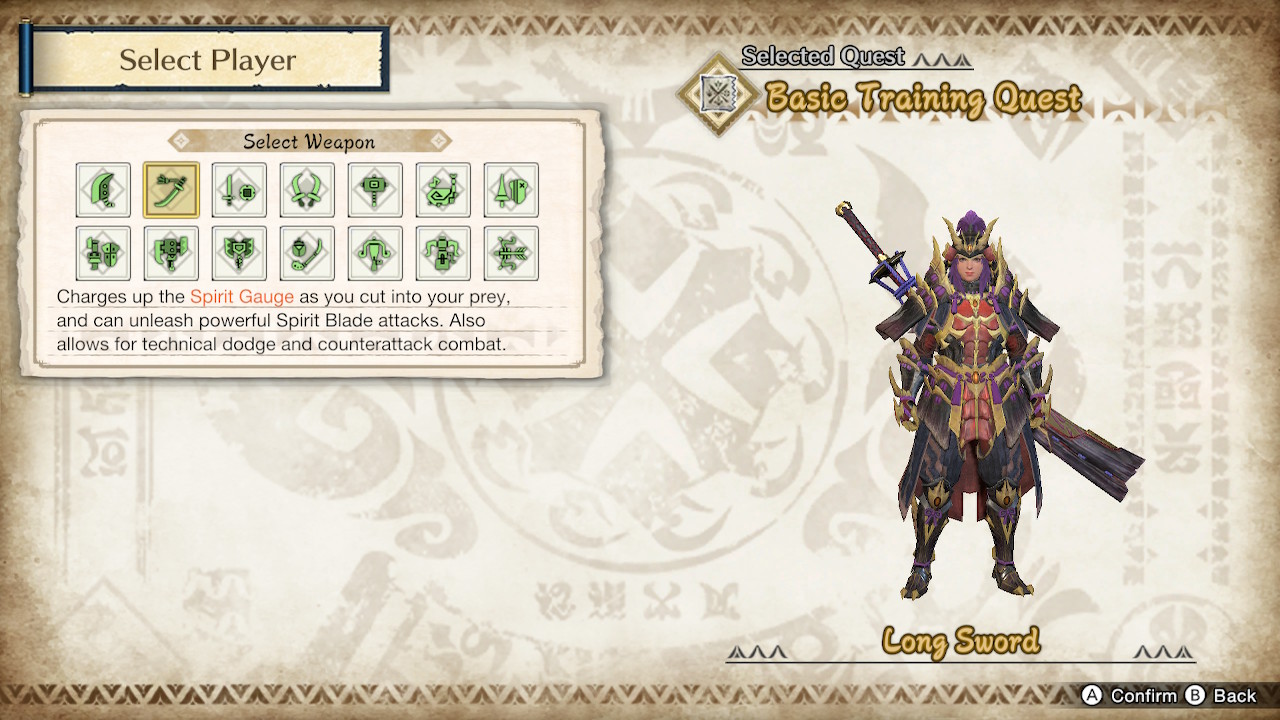This screenshot has height=720, width=1280.
Task: Select the Heavy Bowgun weapon icon
Action: pos(443,253)
